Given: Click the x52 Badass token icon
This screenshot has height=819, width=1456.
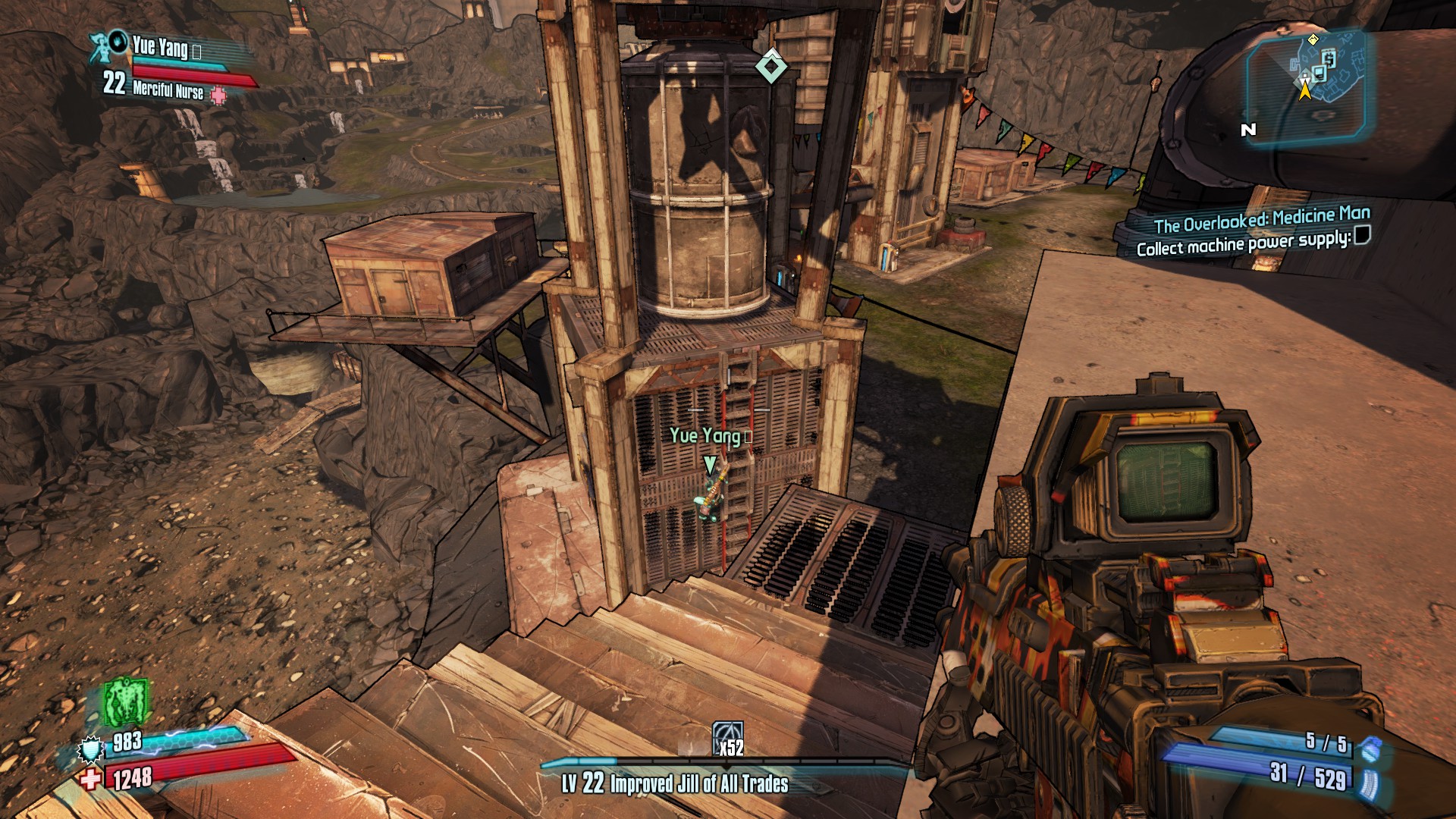Looking at the screenshot, I should tap(727, 737).
